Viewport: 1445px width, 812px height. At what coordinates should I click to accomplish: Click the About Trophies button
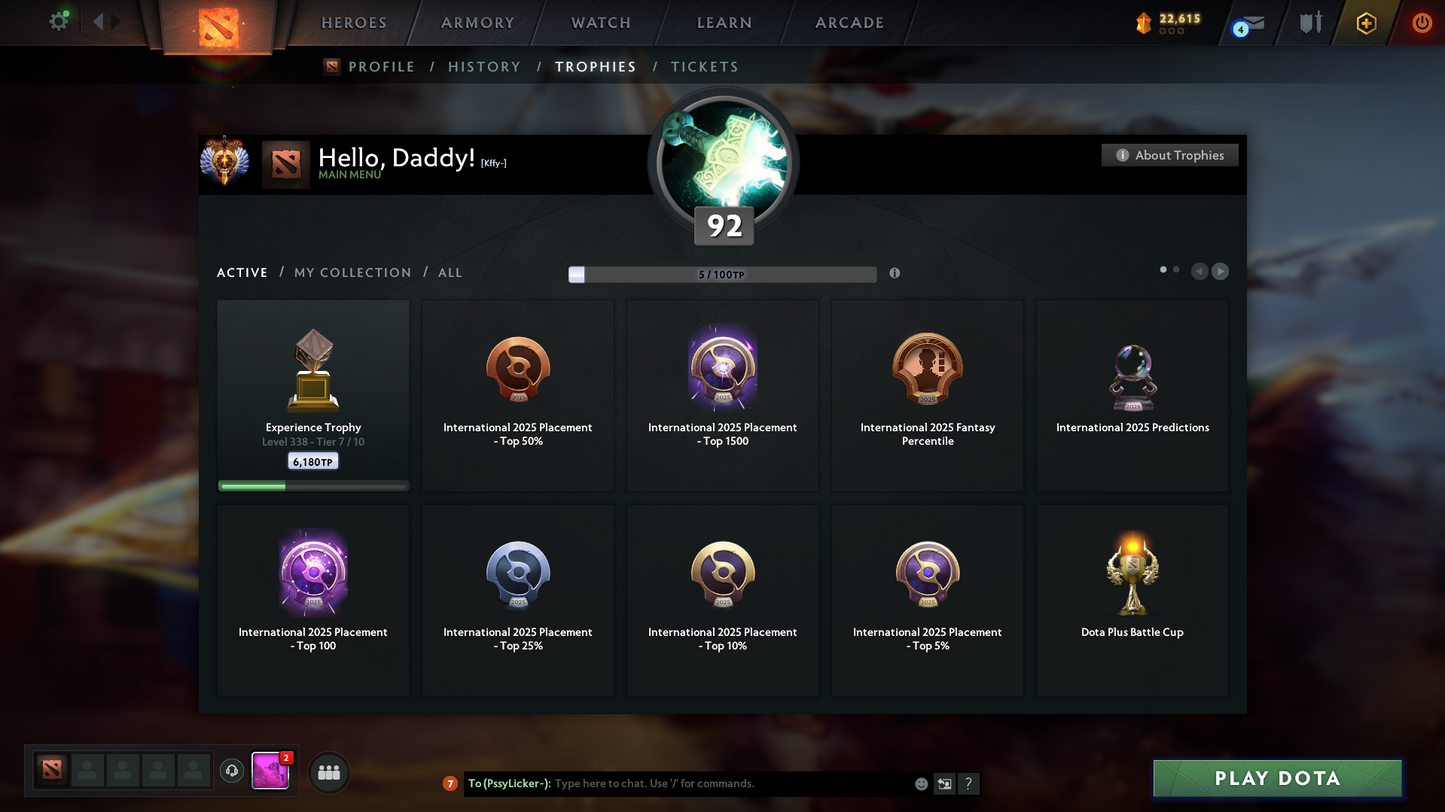[x=1169, y=155]
